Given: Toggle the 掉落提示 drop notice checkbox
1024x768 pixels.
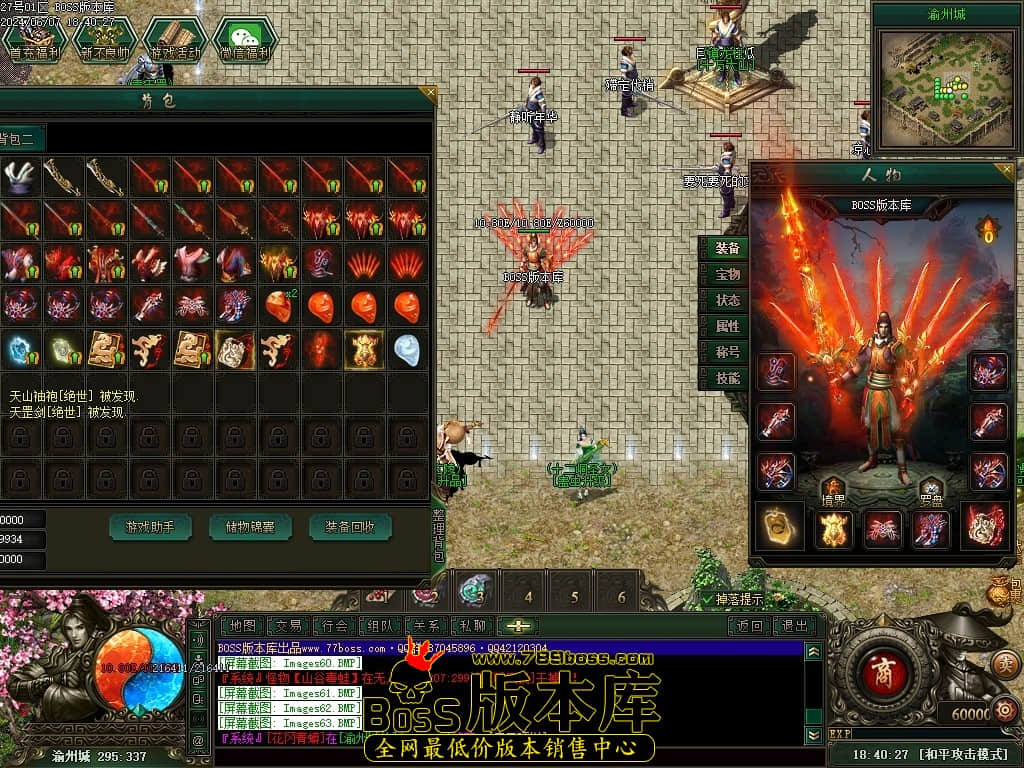Looking at the screenshot, I should (x=708, y=599).
